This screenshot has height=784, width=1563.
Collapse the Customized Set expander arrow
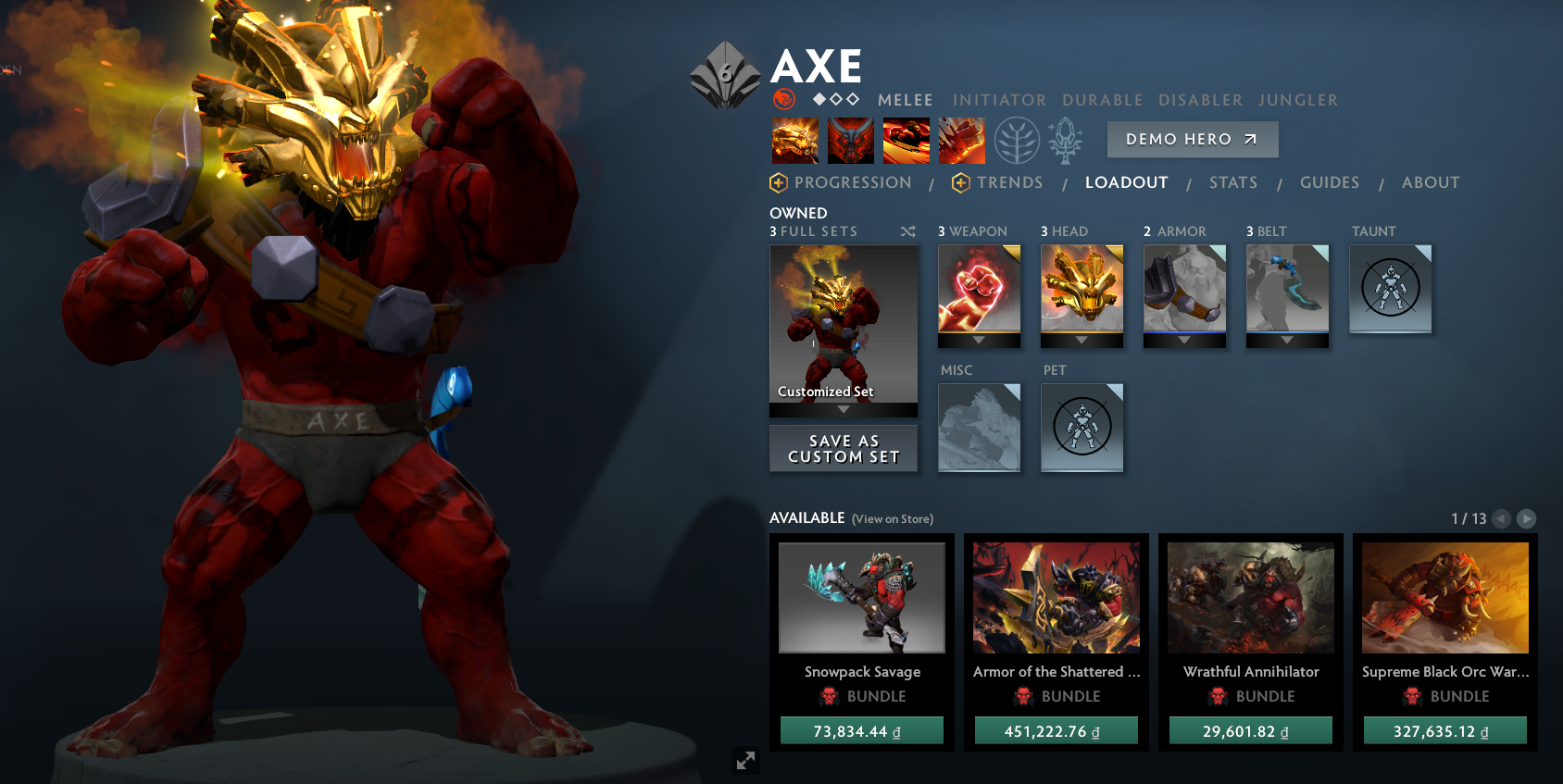(x=843, y=406)
